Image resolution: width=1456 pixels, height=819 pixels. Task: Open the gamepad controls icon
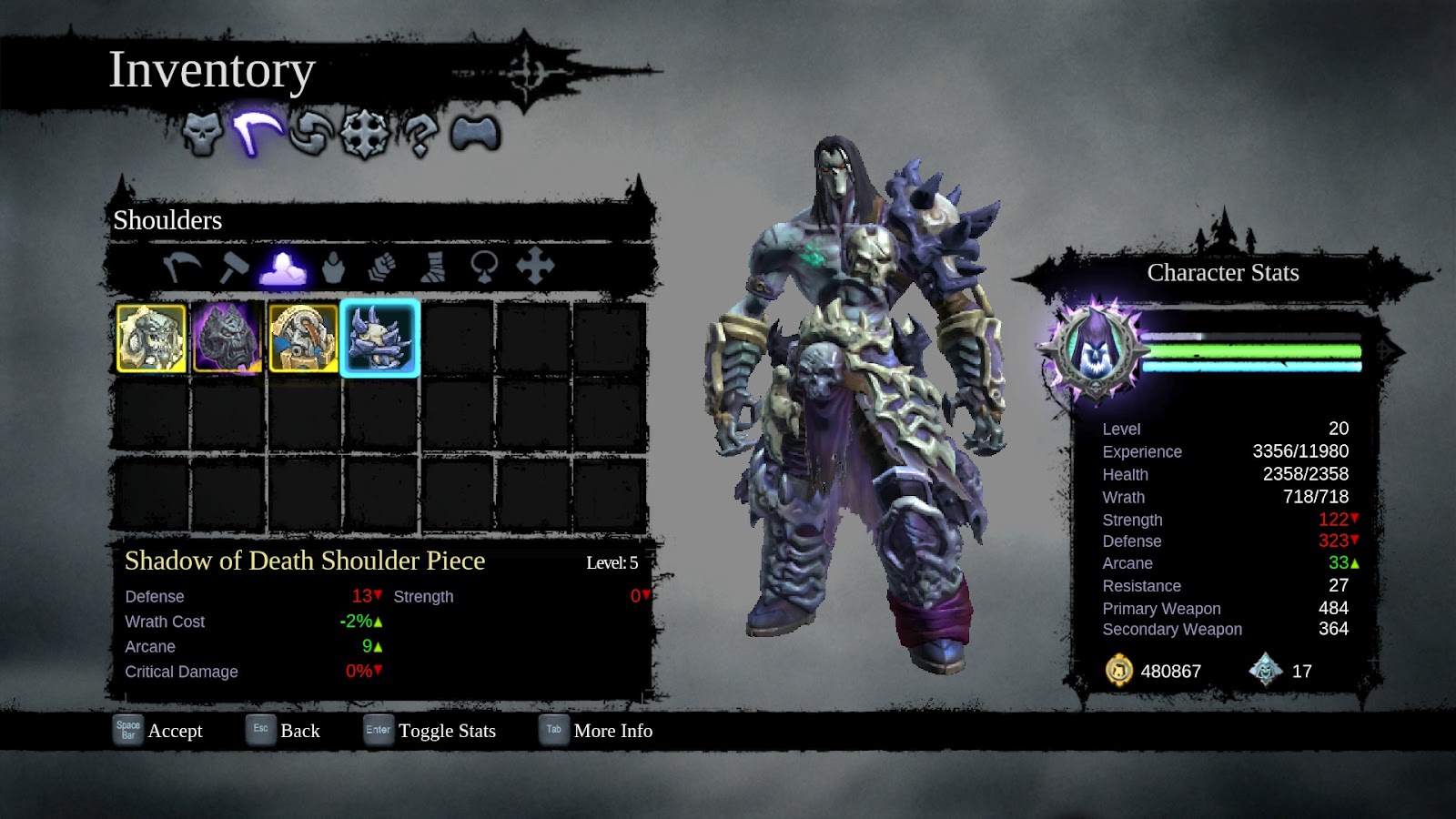(475, 132)
